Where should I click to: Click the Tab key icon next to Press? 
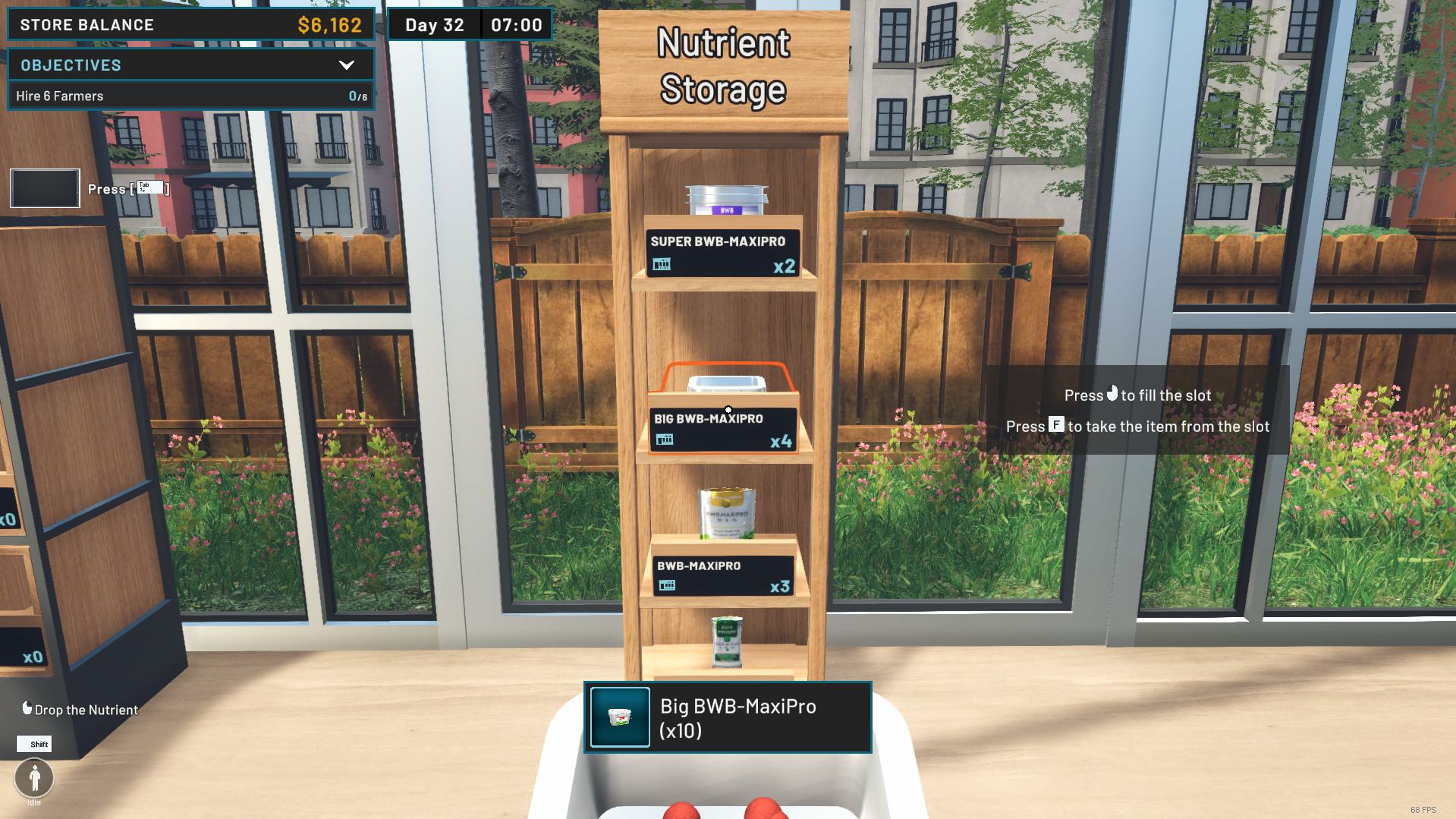[150, 187]
